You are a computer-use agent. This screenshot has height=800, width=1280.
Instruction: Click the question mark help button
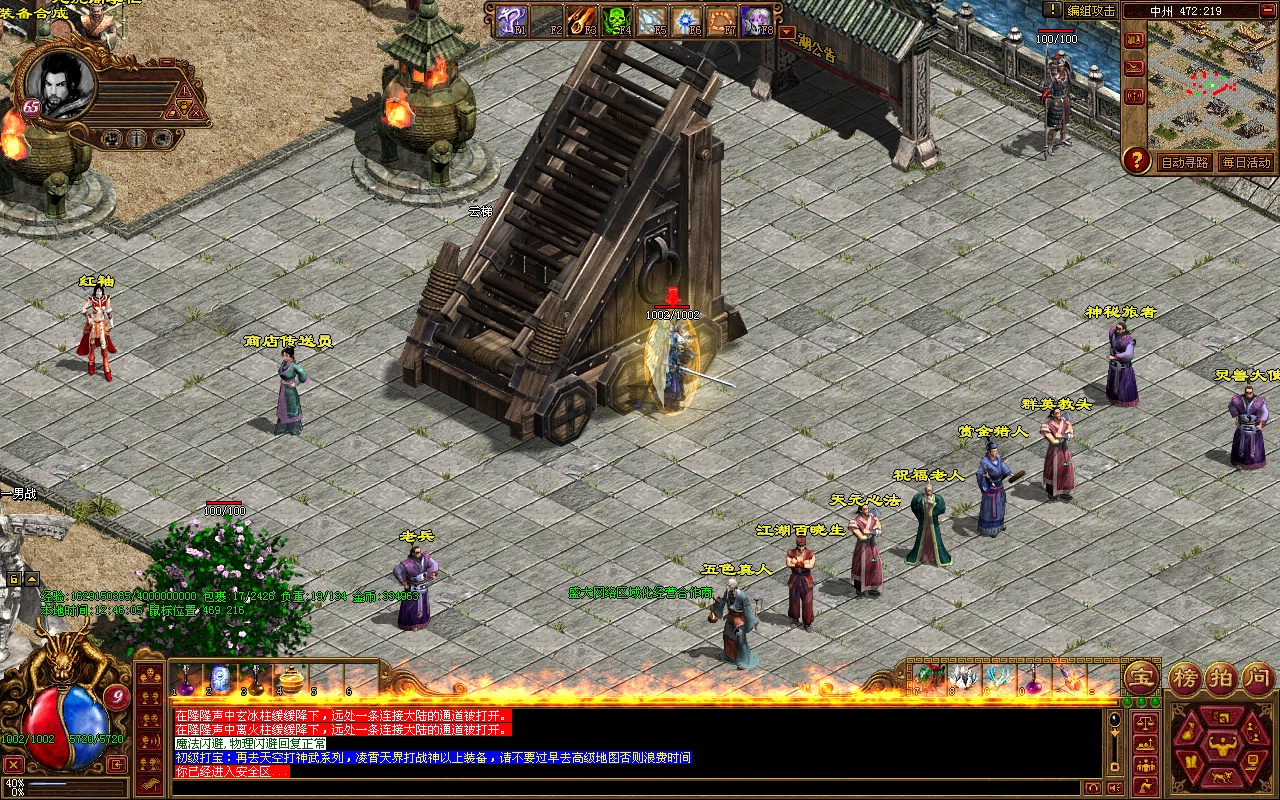[x=1136, y=159]
